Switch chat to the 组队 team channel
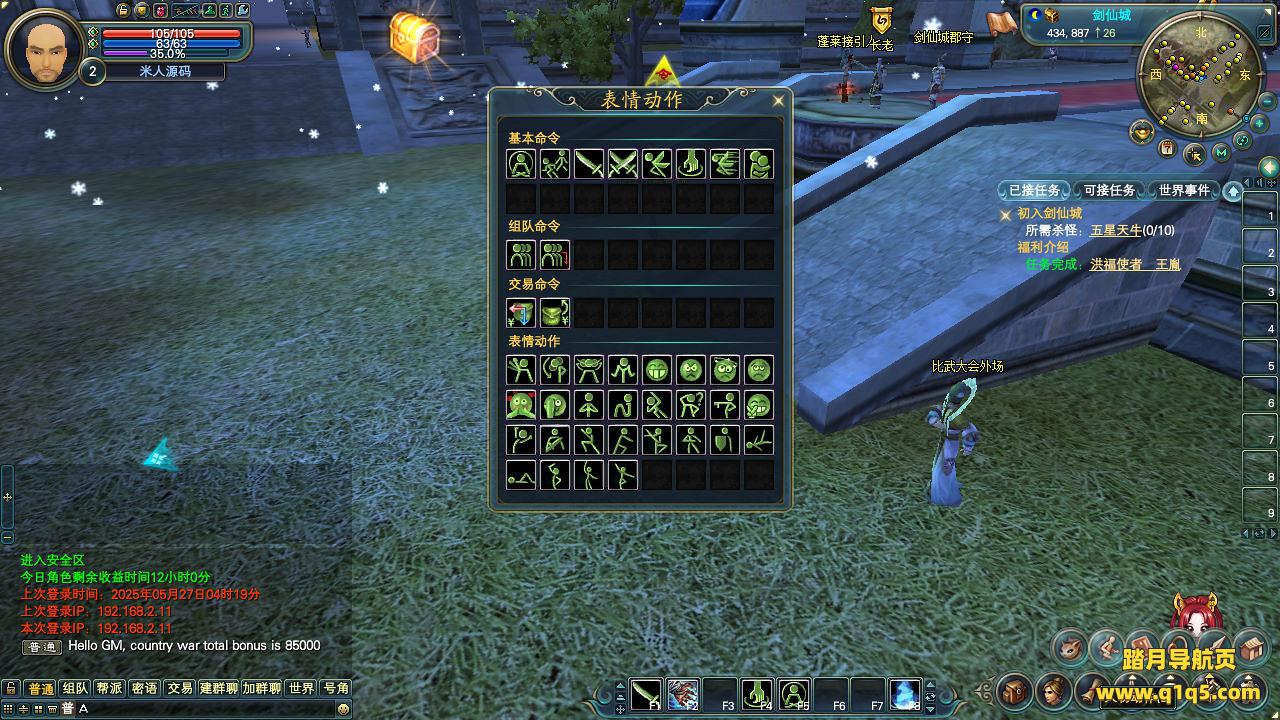1280x720 pixels. (75, 688)
